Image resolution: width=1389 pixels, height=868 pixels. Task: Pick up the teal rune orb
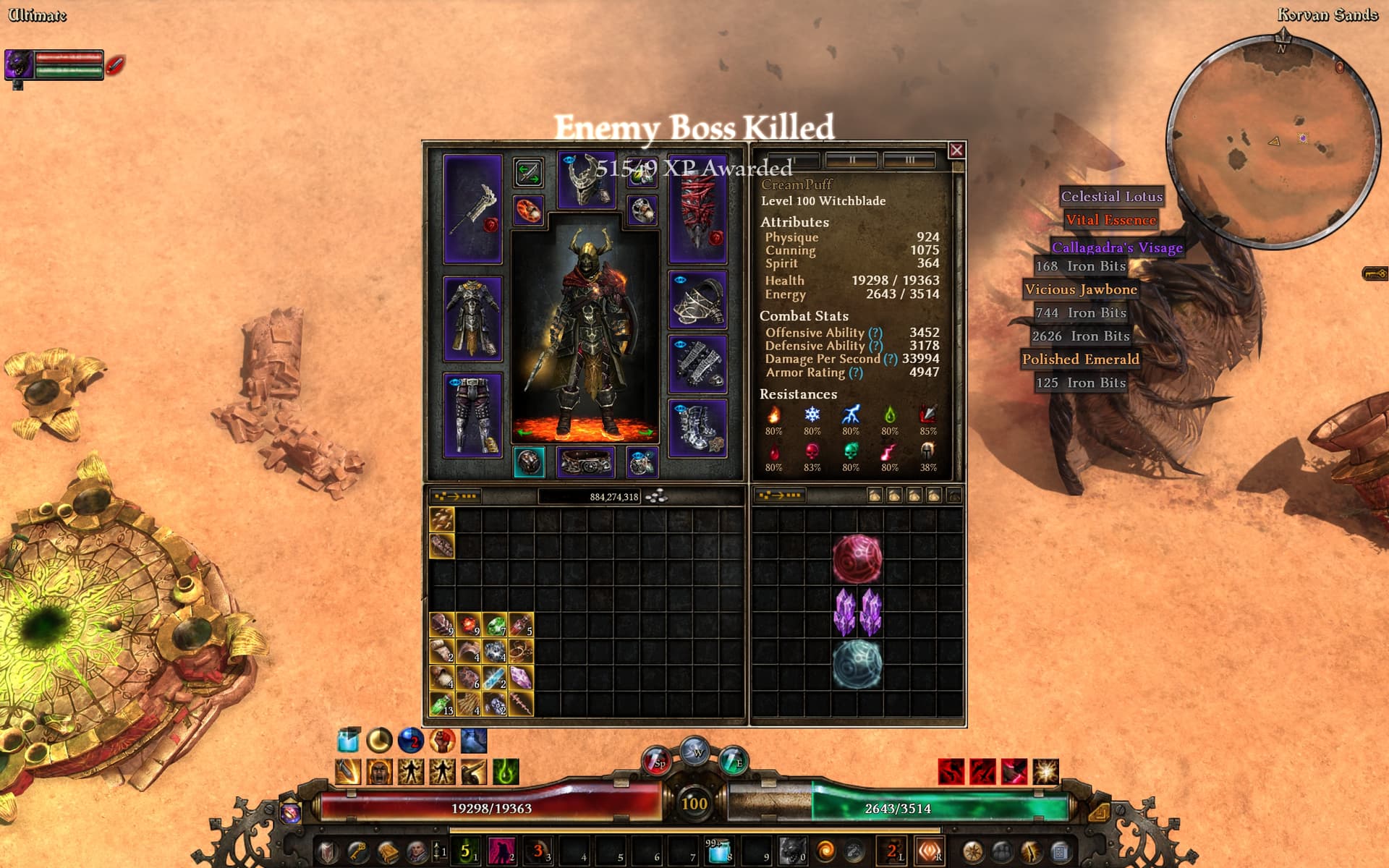click(x=857, y=664)
